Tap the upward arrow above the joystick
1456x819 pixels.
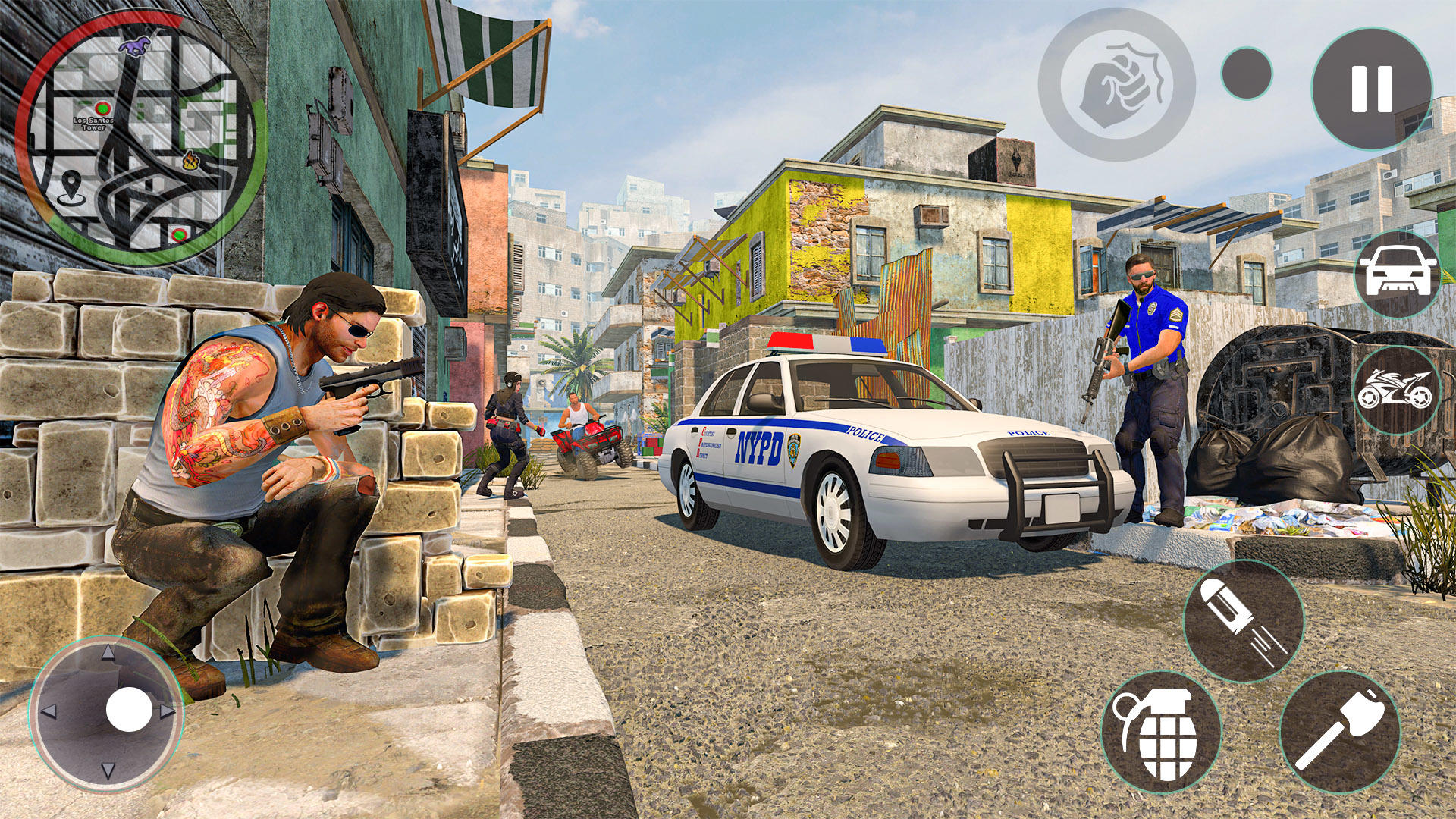click(108, 654)
